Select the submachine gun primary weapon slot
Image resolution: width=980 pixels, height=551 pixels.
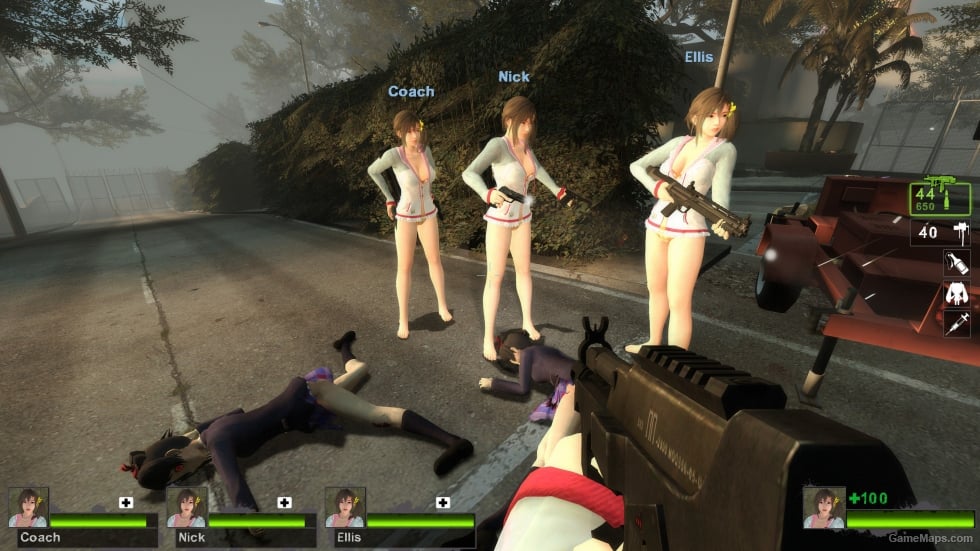pyautogui.click(x=941, y=198)
